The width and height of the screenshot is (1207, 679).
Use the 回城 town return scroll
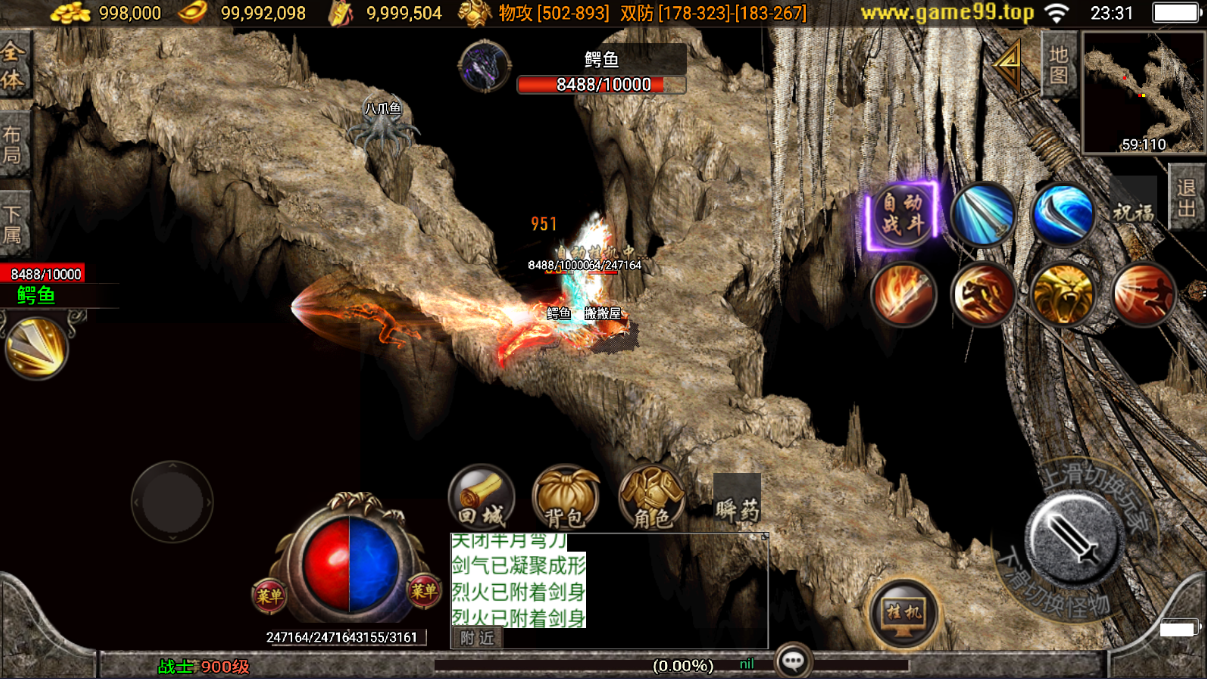[481, 497]
